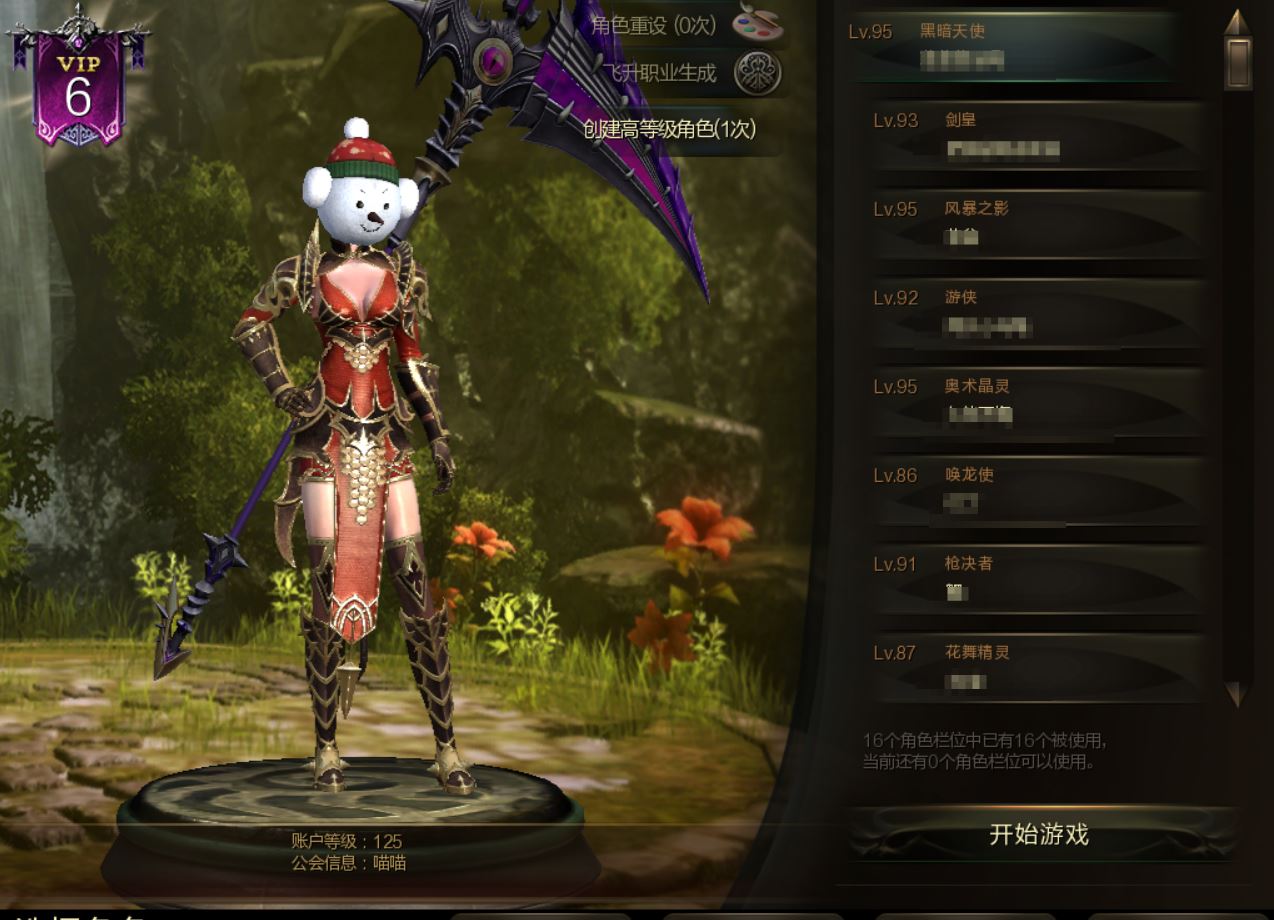Click the character list scroll-down arrow
Image resolution: width=1274 pixels, height=920 pixels.
pyautogui.click(x=1237, y=694)
